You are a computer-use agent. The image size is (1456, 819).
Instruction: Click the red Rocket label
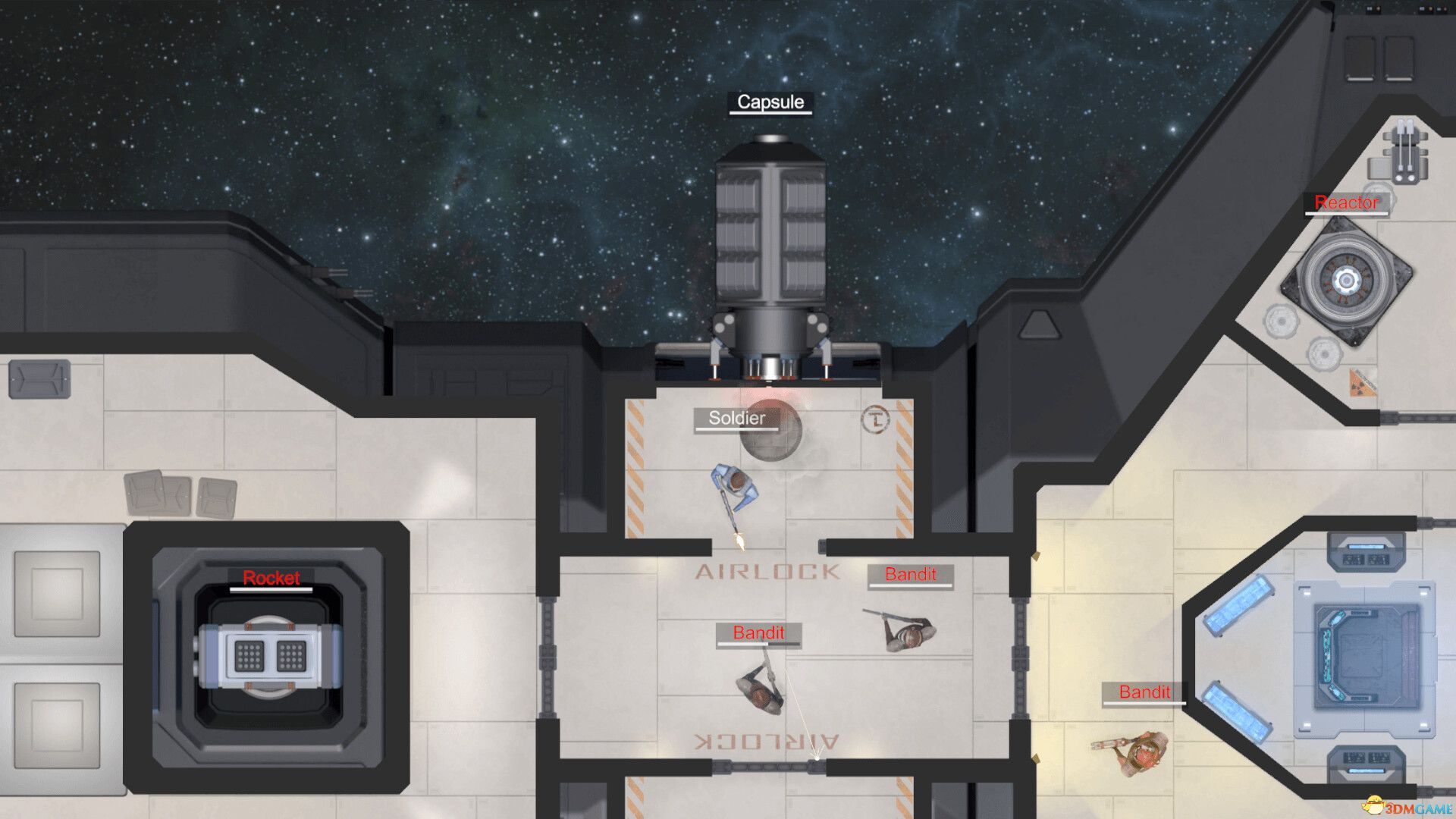click(271, 579)
